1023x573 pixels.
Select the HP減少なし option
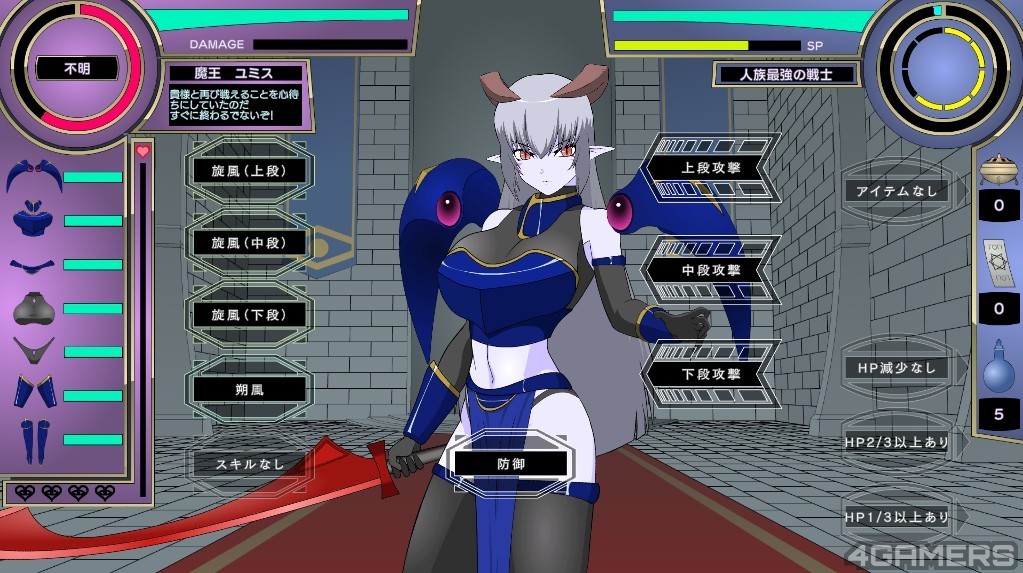coord(896,368)
